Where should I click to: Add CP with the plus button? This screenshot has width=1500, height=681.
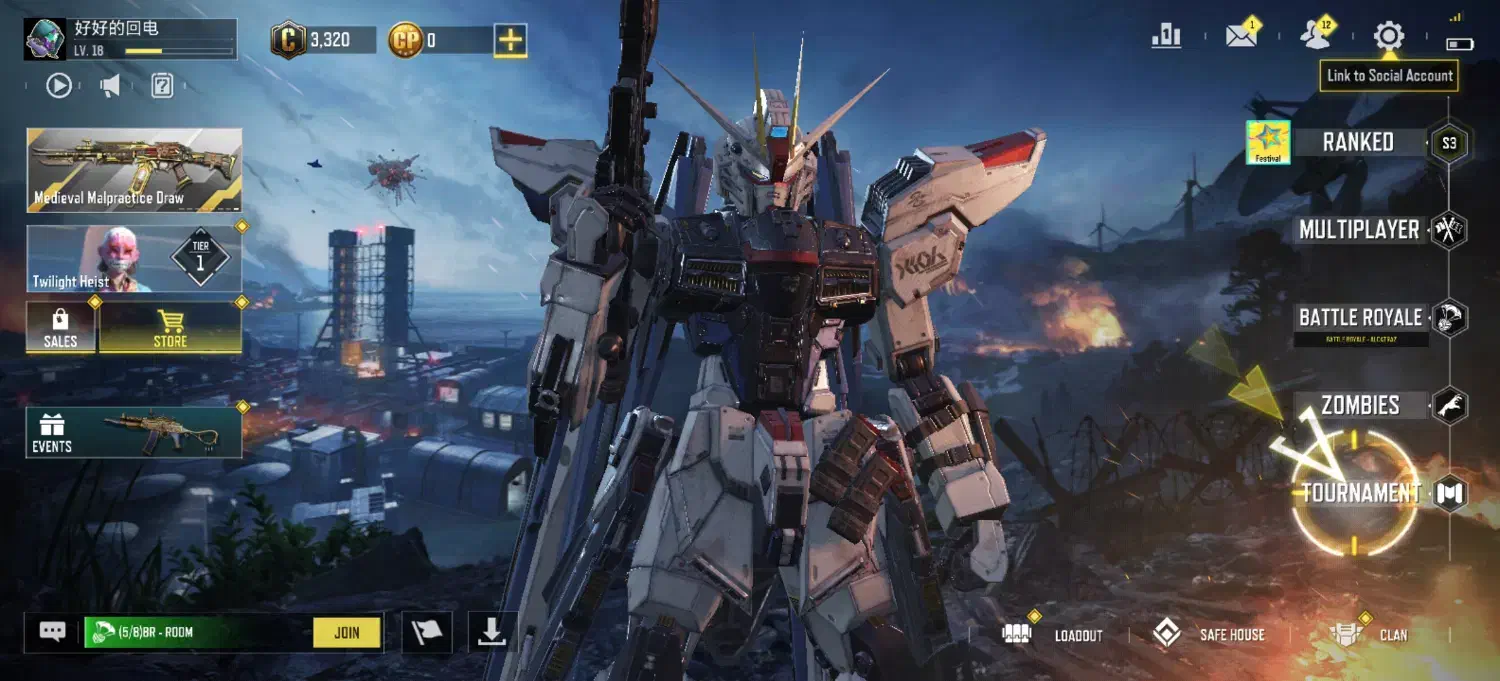510,40
